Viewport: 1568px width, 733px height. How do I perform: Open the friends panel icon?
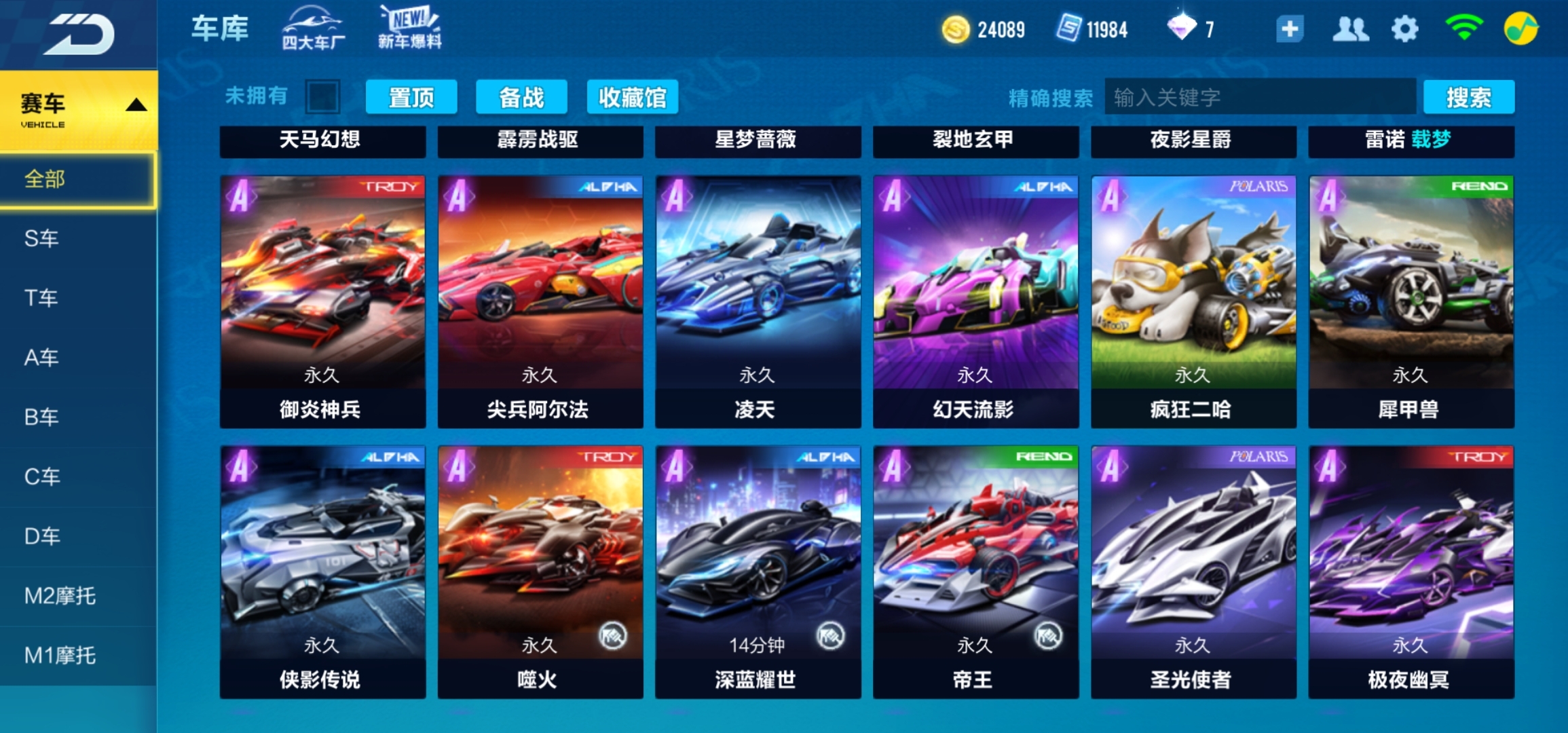[1350, 29]
